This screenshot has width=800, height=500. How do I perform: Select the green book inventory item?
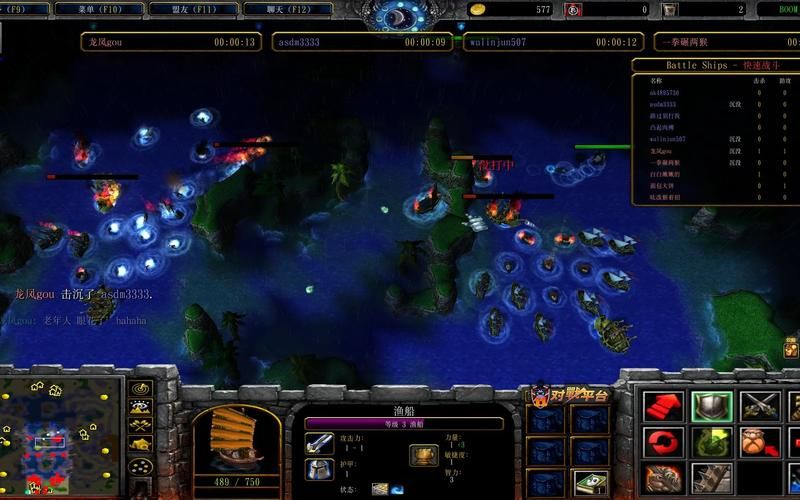[x=590, y=483]
